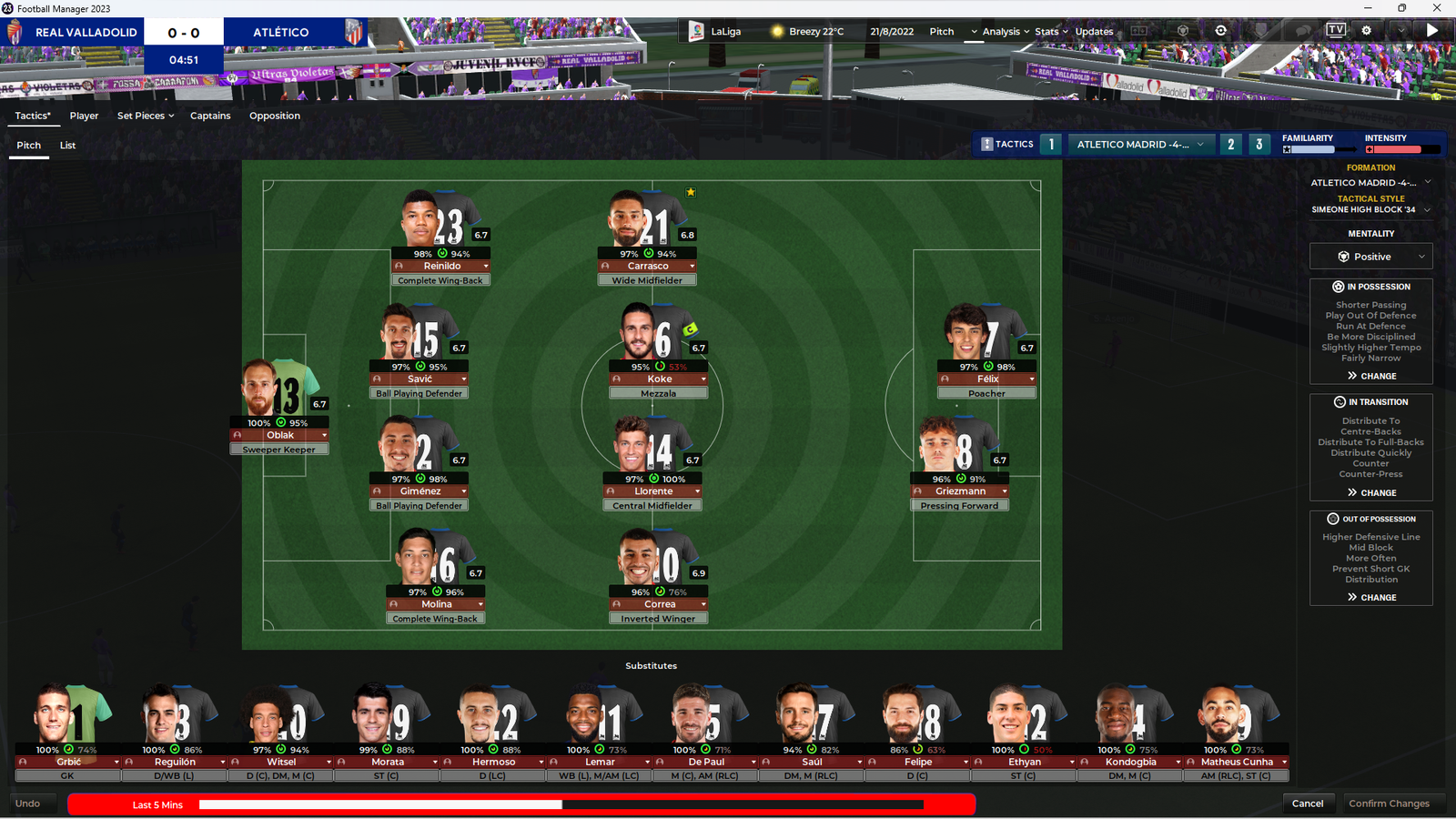Change the Out Of Possession instructions

tap(1371, 598)
